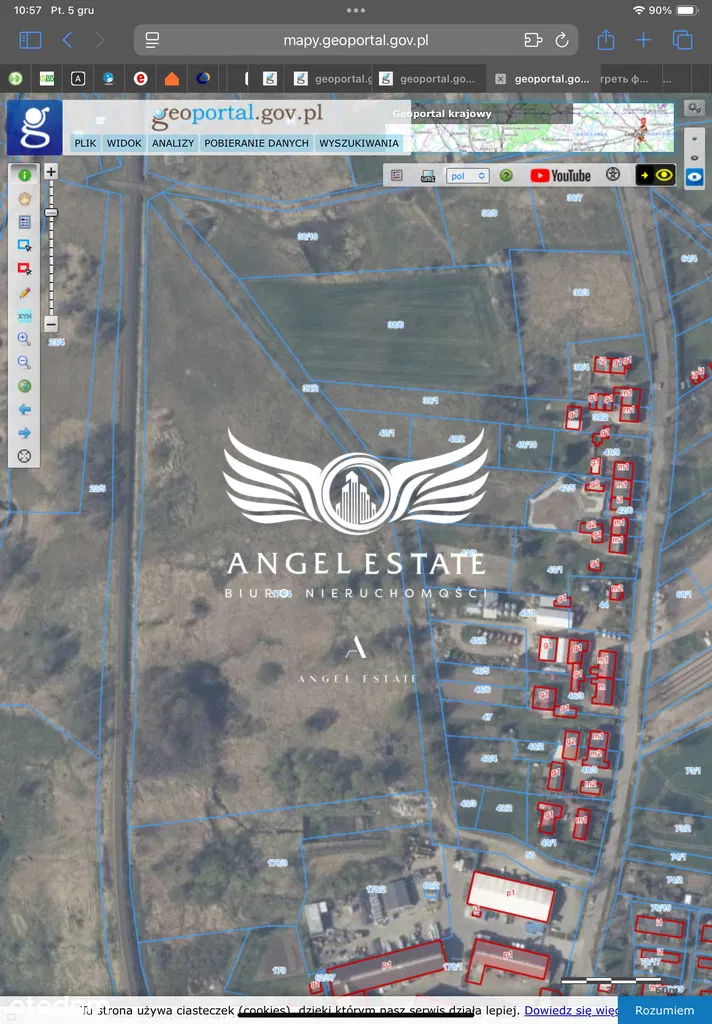The width and height of the screenshot is (712, 1024).
Task: Open the POBIERANIE DANYCH menu
Action: (257, 143)
